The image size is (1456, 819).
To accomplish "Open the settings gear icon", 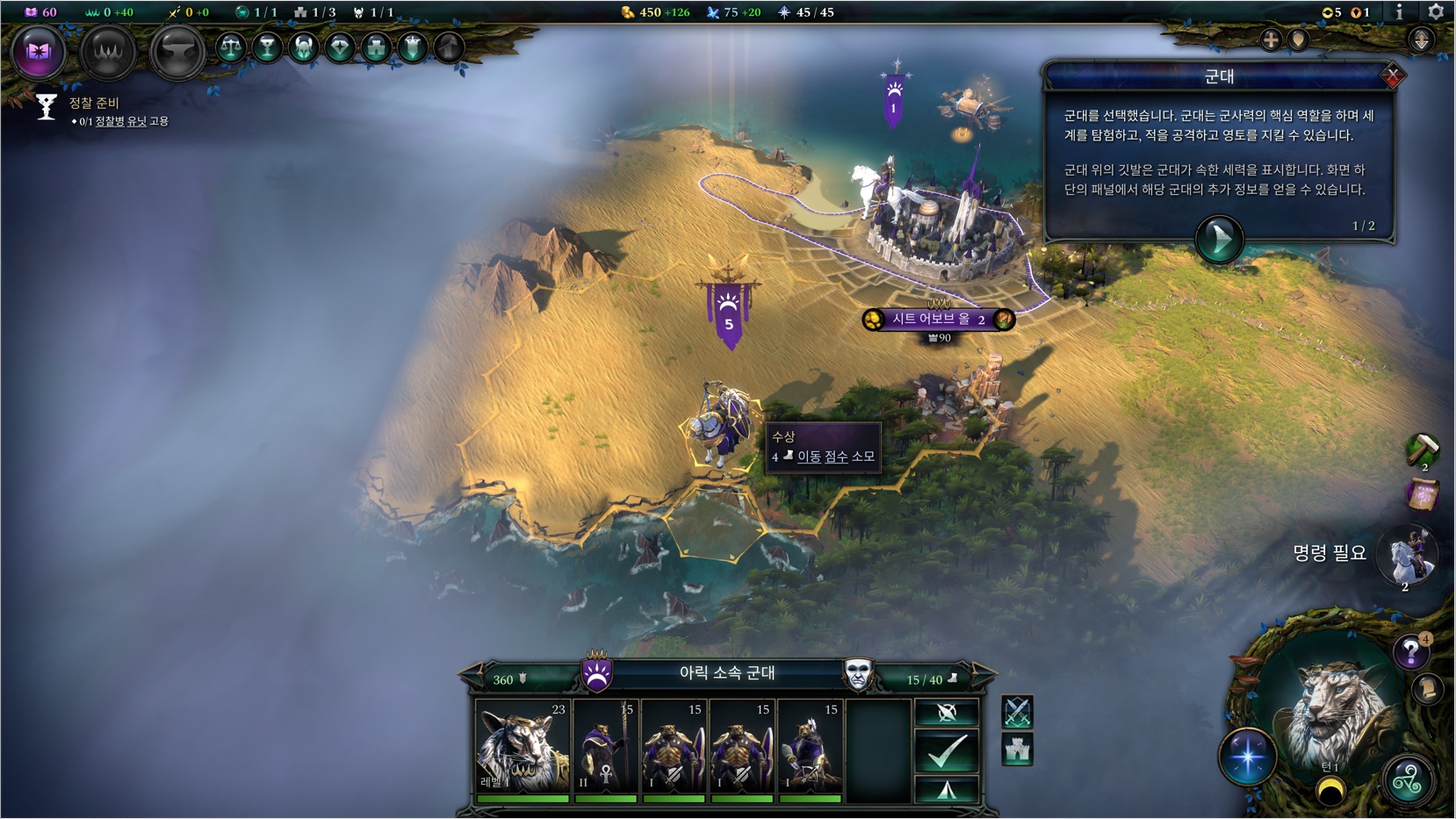I will (x=1435, y=11).
